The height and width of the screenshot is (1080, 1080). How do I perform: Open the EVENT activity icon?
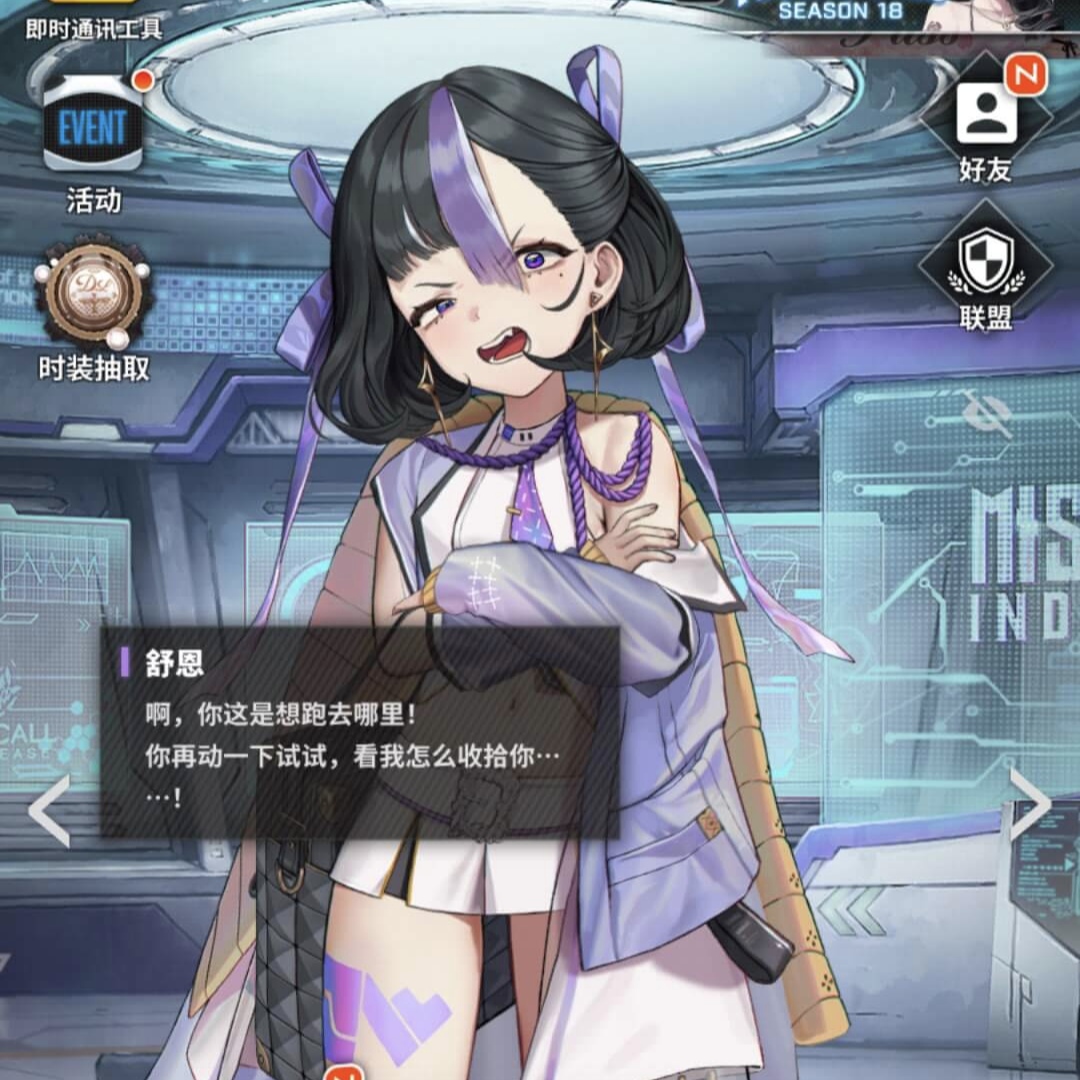[x=92, y=128]
